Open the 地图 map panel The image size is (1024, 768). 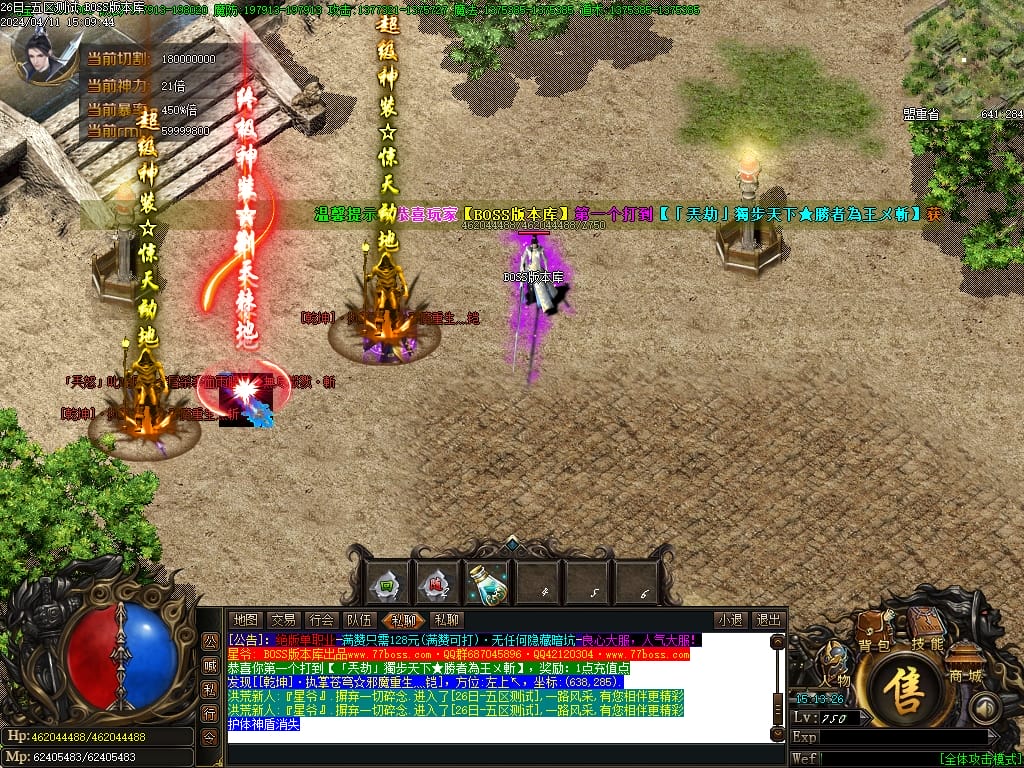tap(246, 620)
